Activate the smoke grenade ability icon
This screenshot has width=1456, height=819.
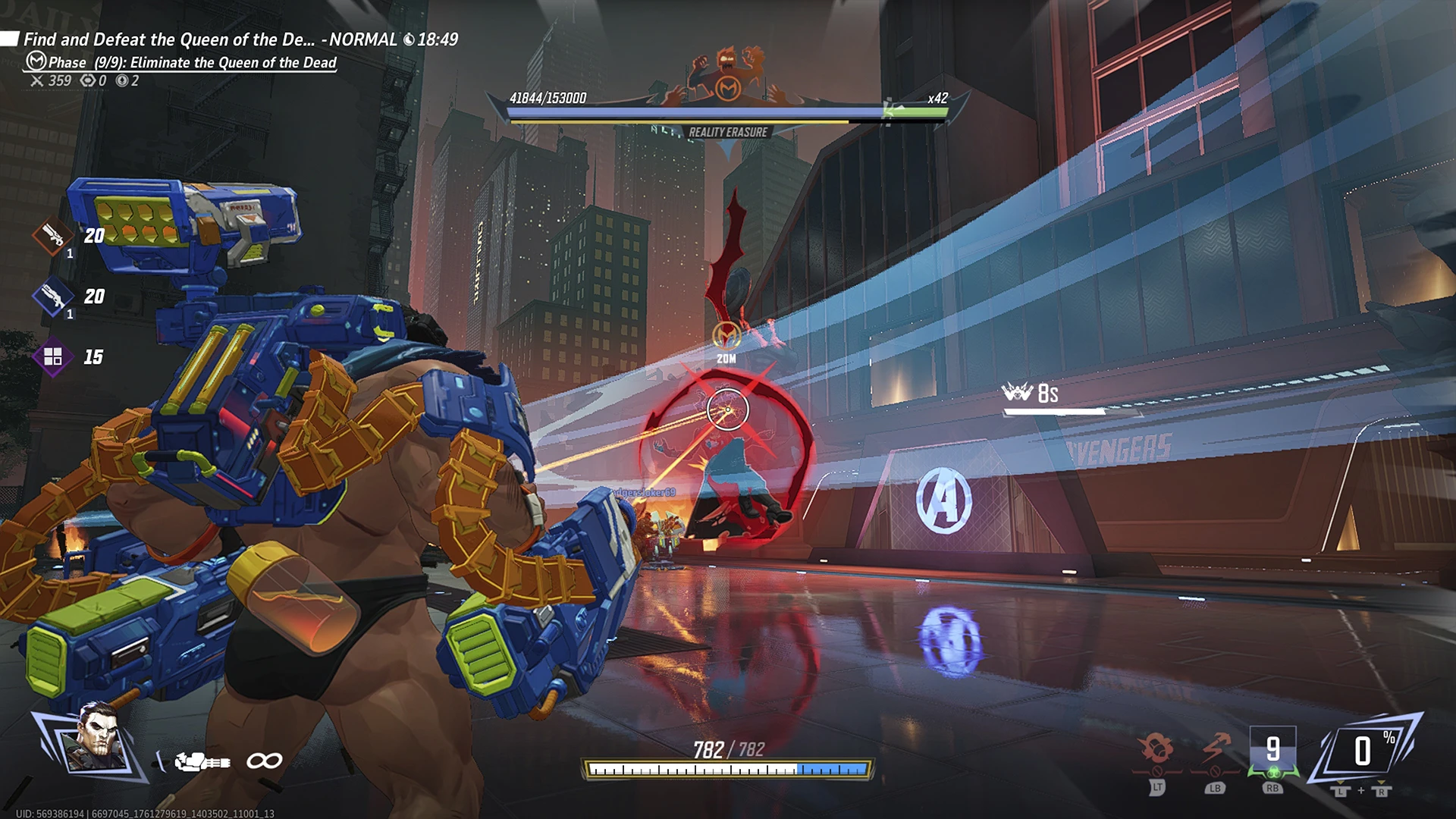tap(1156, 749)
